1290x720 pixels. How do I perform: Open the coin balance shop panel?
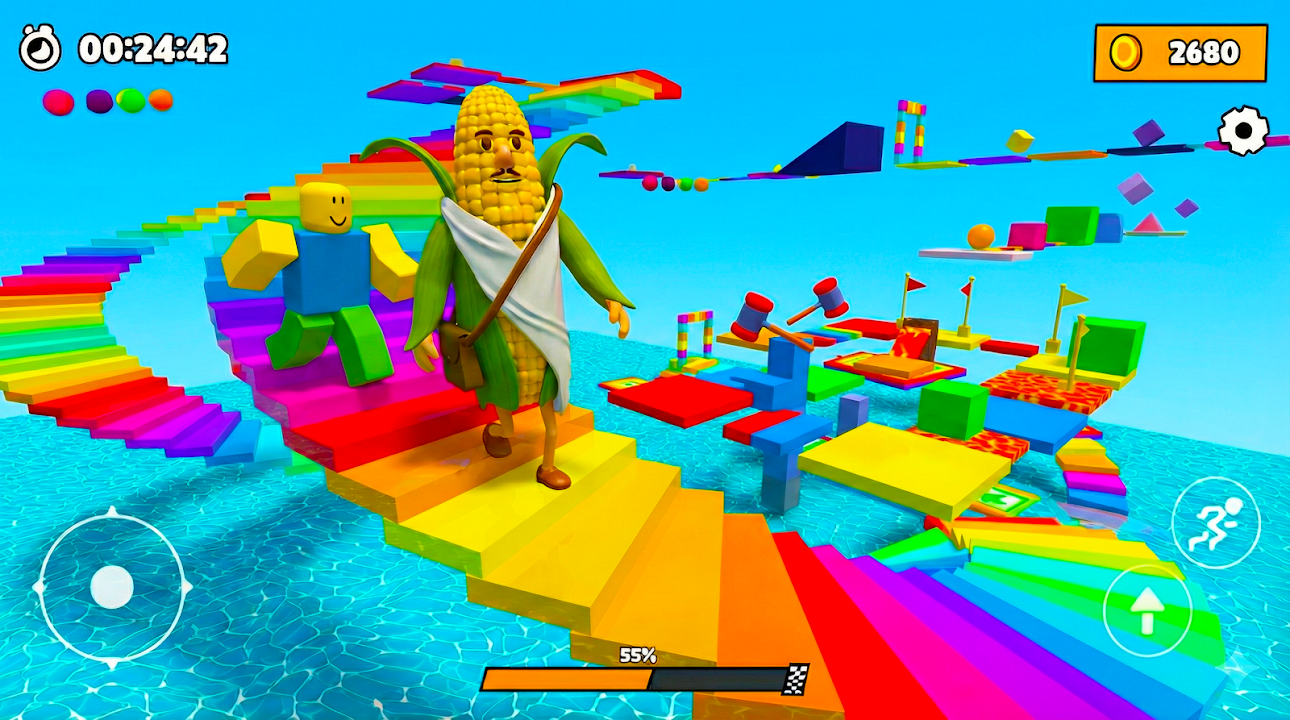point(1180,52)
